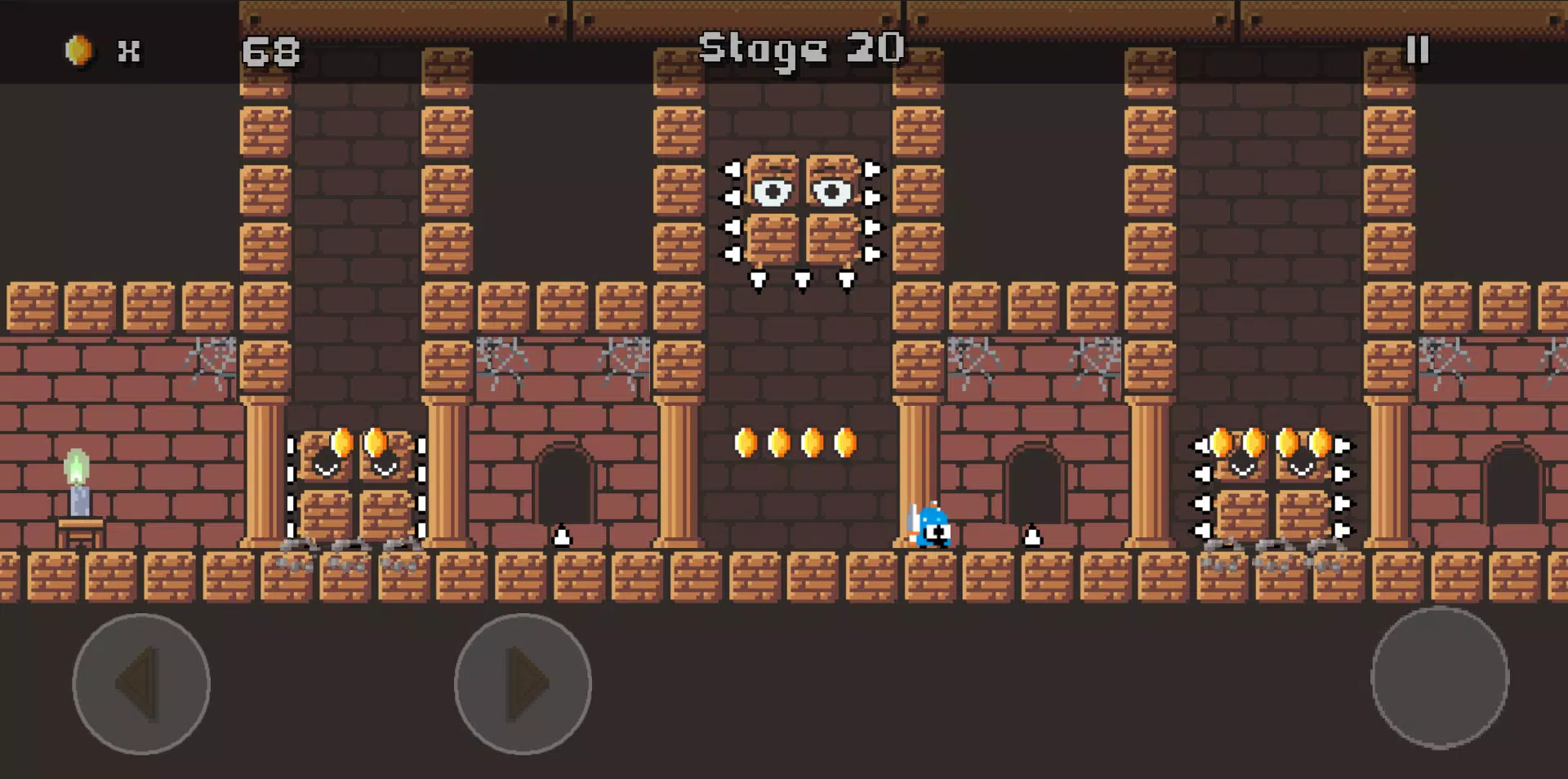Tap the green candle on the table

tap(76, 482)
